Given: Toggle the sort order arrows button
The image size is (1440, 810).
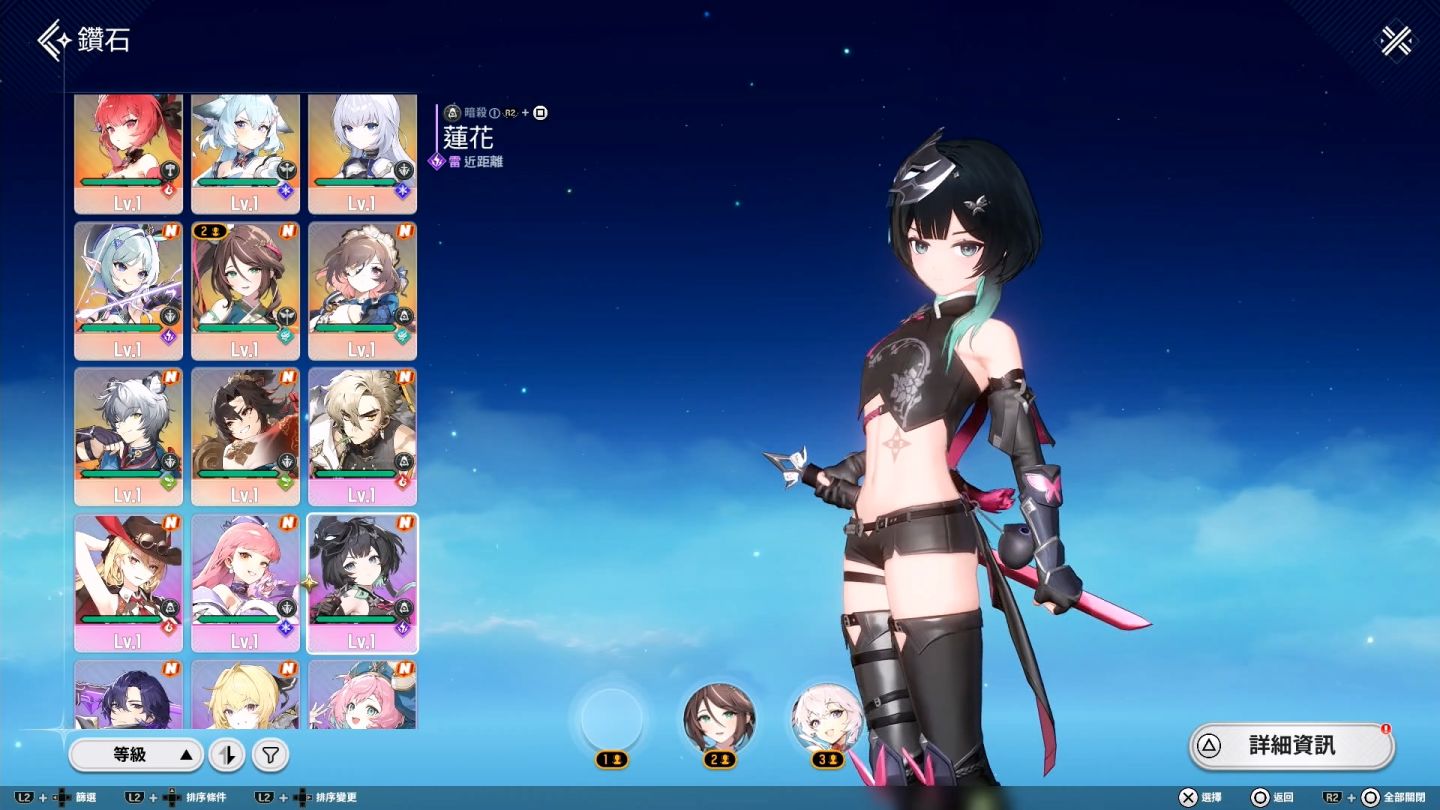Looking at the screenshot, I should (227, 756).
